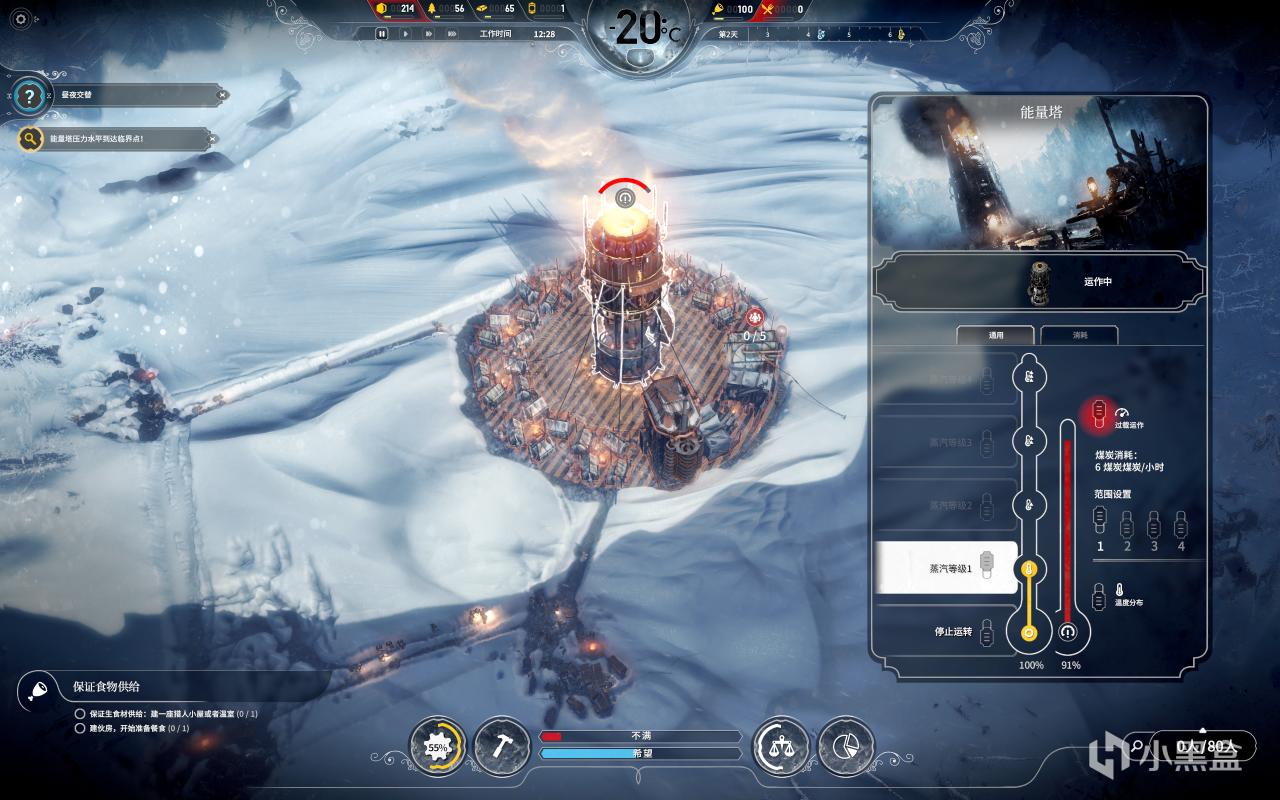This screenshot has width=1280, height=800.
Task: Select 蒸汽等级1 steam level
Action: pyautogui.click(x=946, y=568)
